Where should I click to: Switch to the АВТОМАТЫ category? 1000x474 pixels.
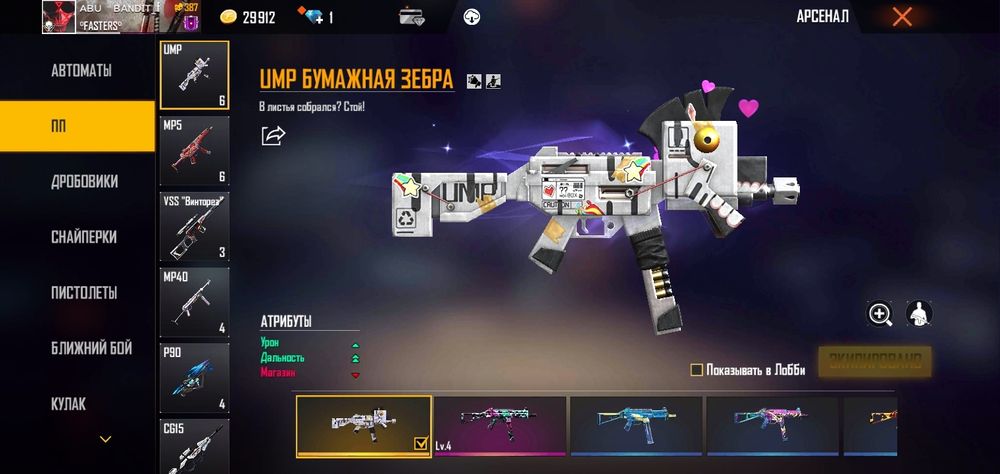pyautogui.click(x=81, y=71)
